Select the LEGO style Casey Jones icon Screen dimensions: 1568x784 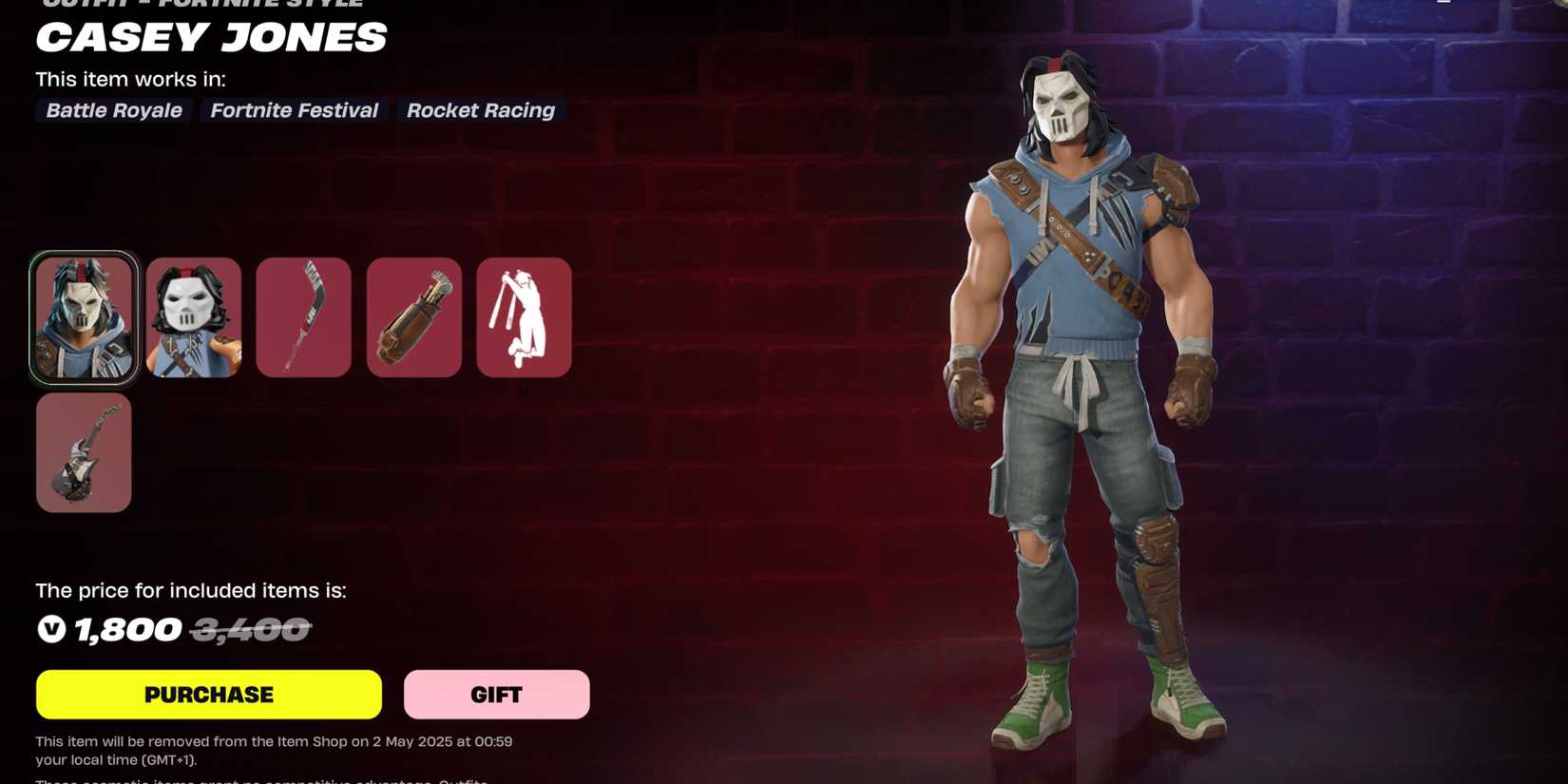click(x=194, y=316)
